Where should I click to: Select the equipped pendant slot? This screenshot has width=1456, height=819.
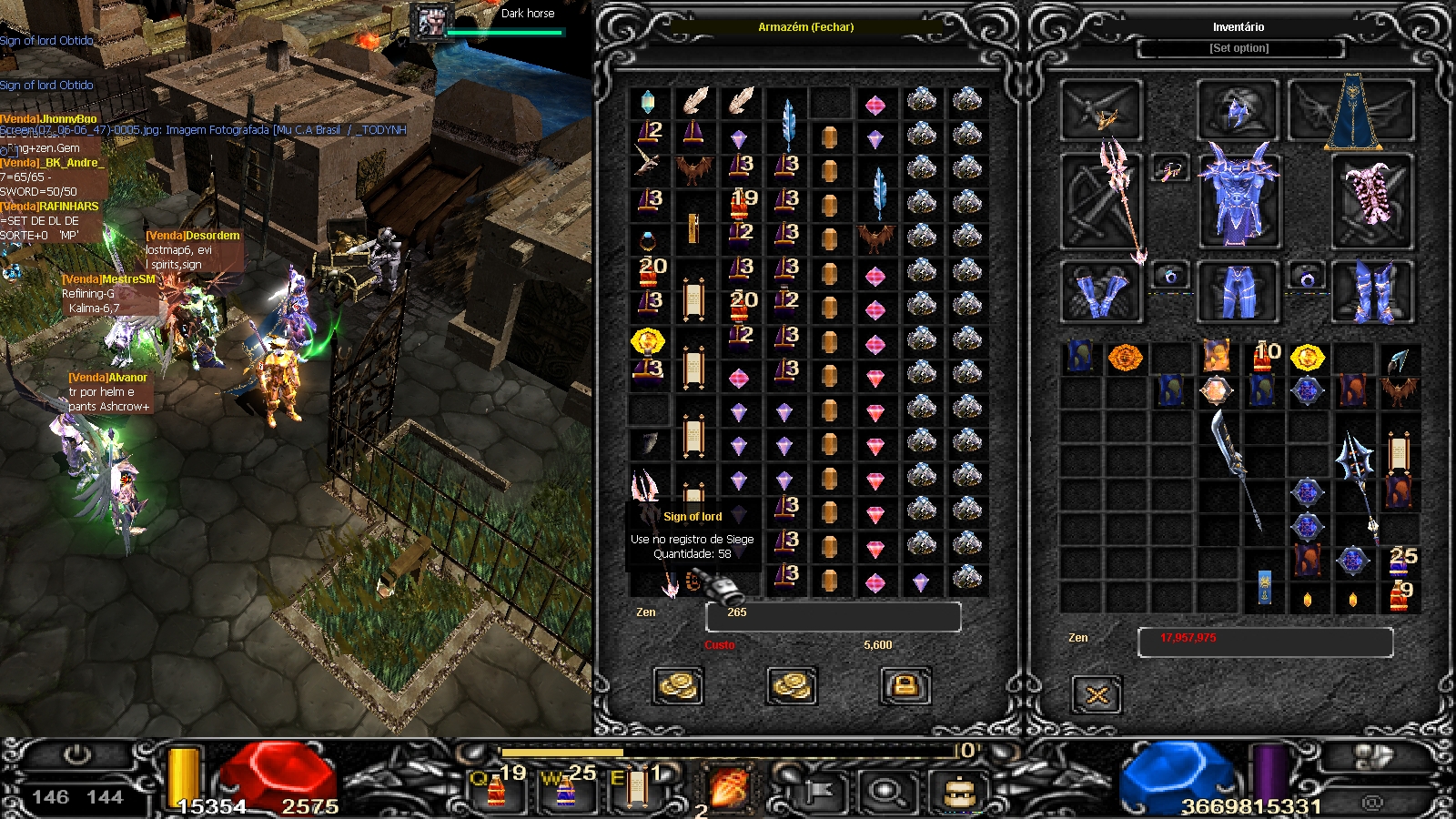tap(1170, 168)
